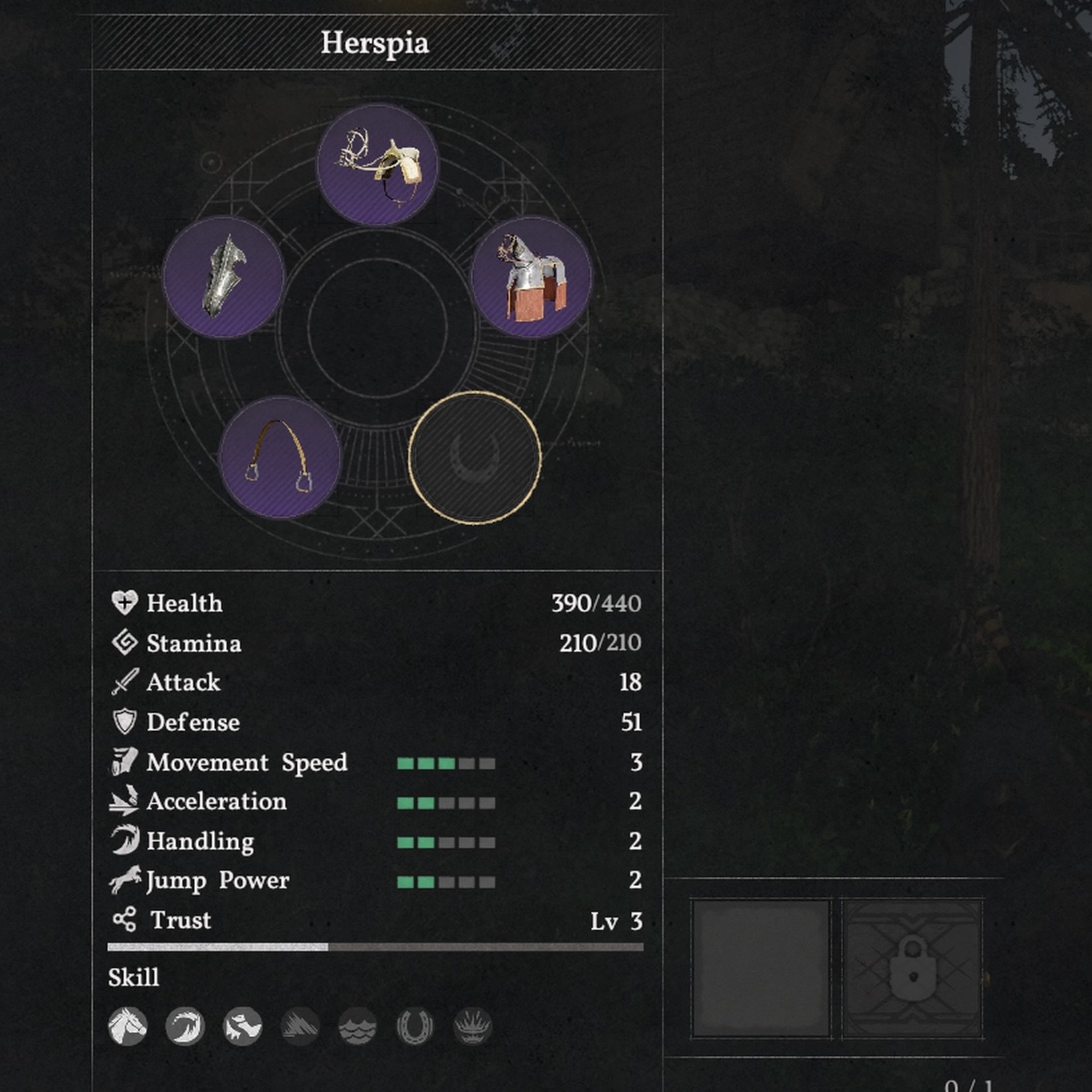Viewport: 1092px width, 1092px height.
Task: Select the locked water waves skill
Action: coord(358,1026)
